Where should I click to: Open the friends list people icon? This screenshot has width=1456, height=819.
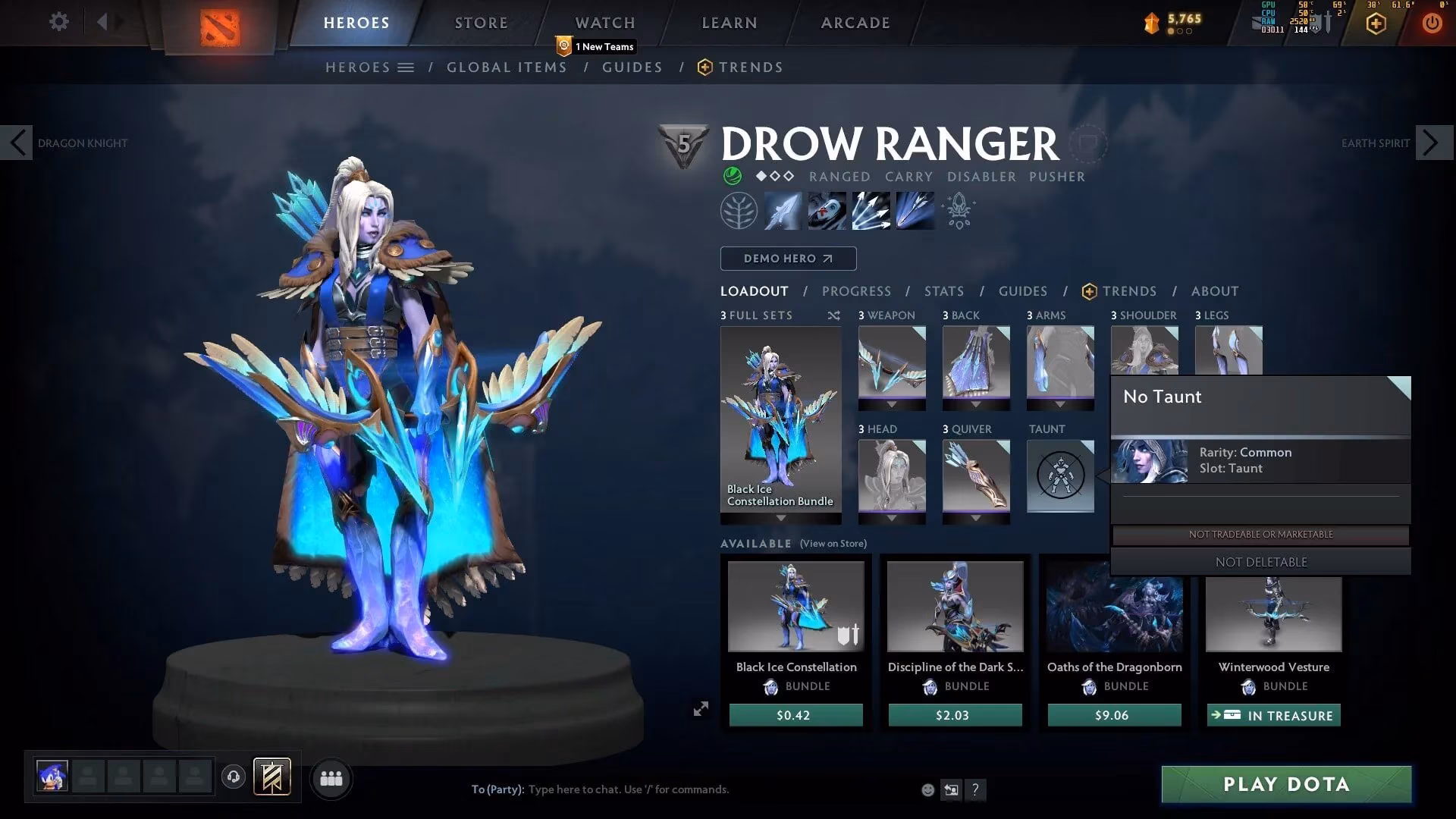pyautogui.click(x=331, y=778)
